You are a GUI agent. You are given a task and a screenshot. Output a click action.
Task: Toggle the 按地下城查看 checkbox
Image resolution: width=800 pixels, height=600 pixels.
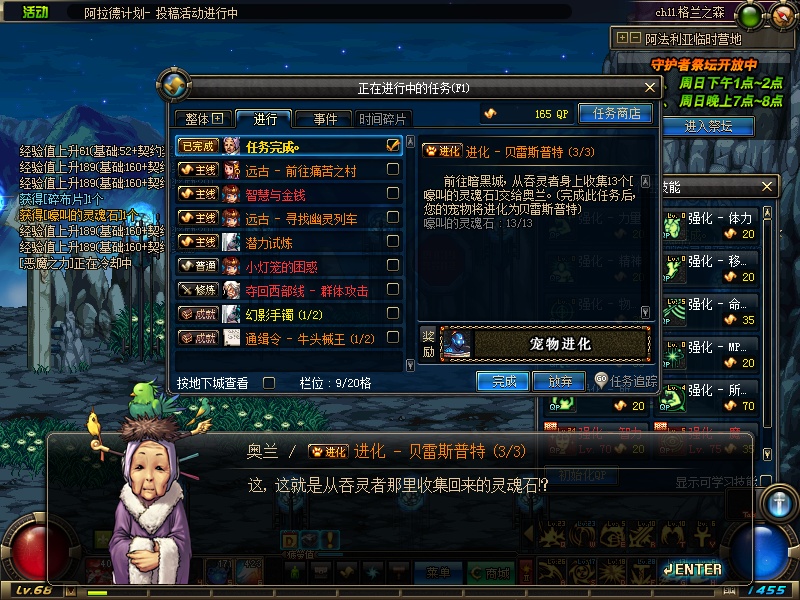tap(268, 382)
